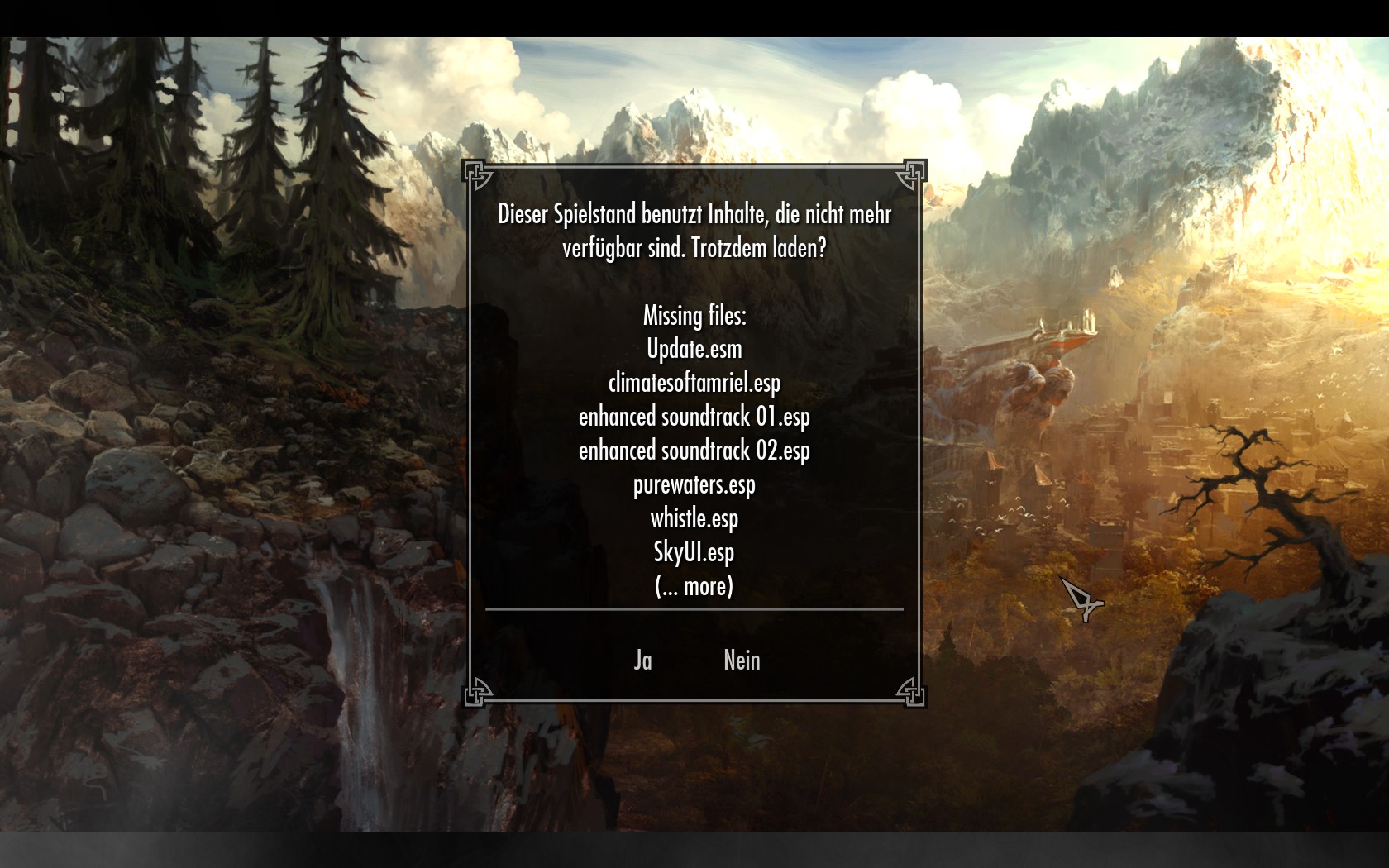Confirm loading the save with Ja
1389x868 pixels.
[x=642, y=660]
